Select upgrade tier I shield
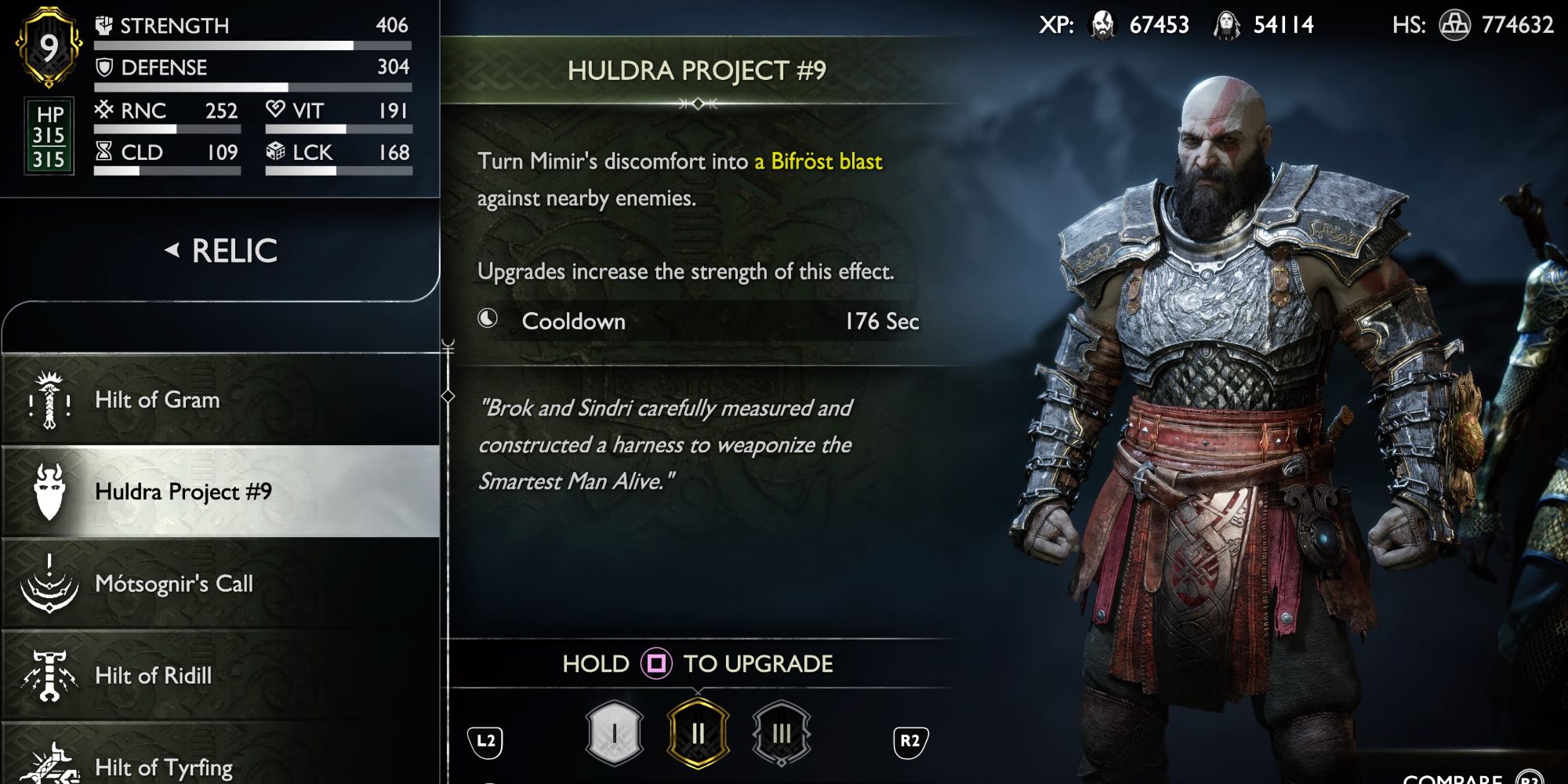This screenshot has height=784, width=1568. (613, 735)
